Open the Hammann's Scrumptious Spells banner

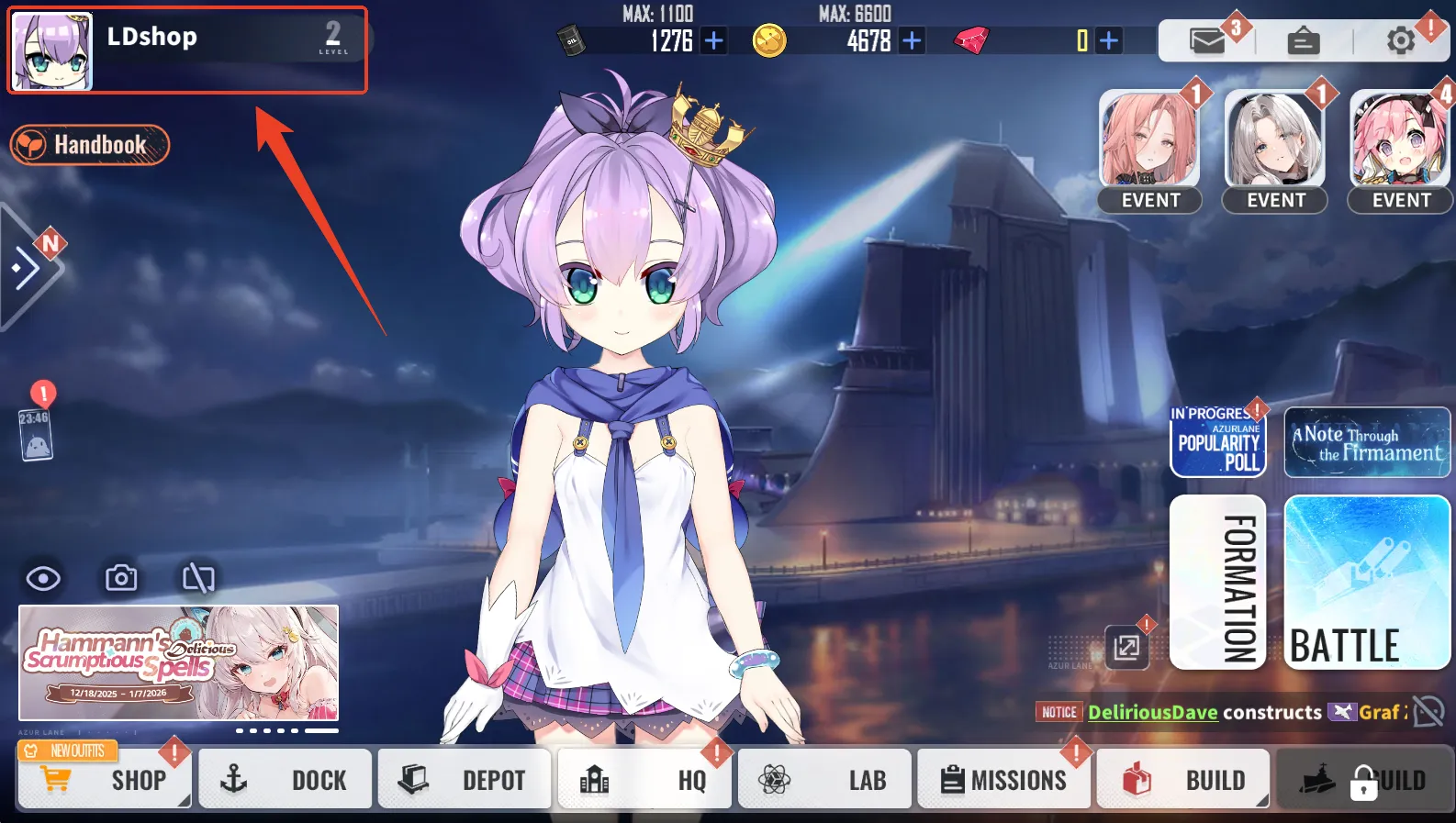(x=179, y=662)
